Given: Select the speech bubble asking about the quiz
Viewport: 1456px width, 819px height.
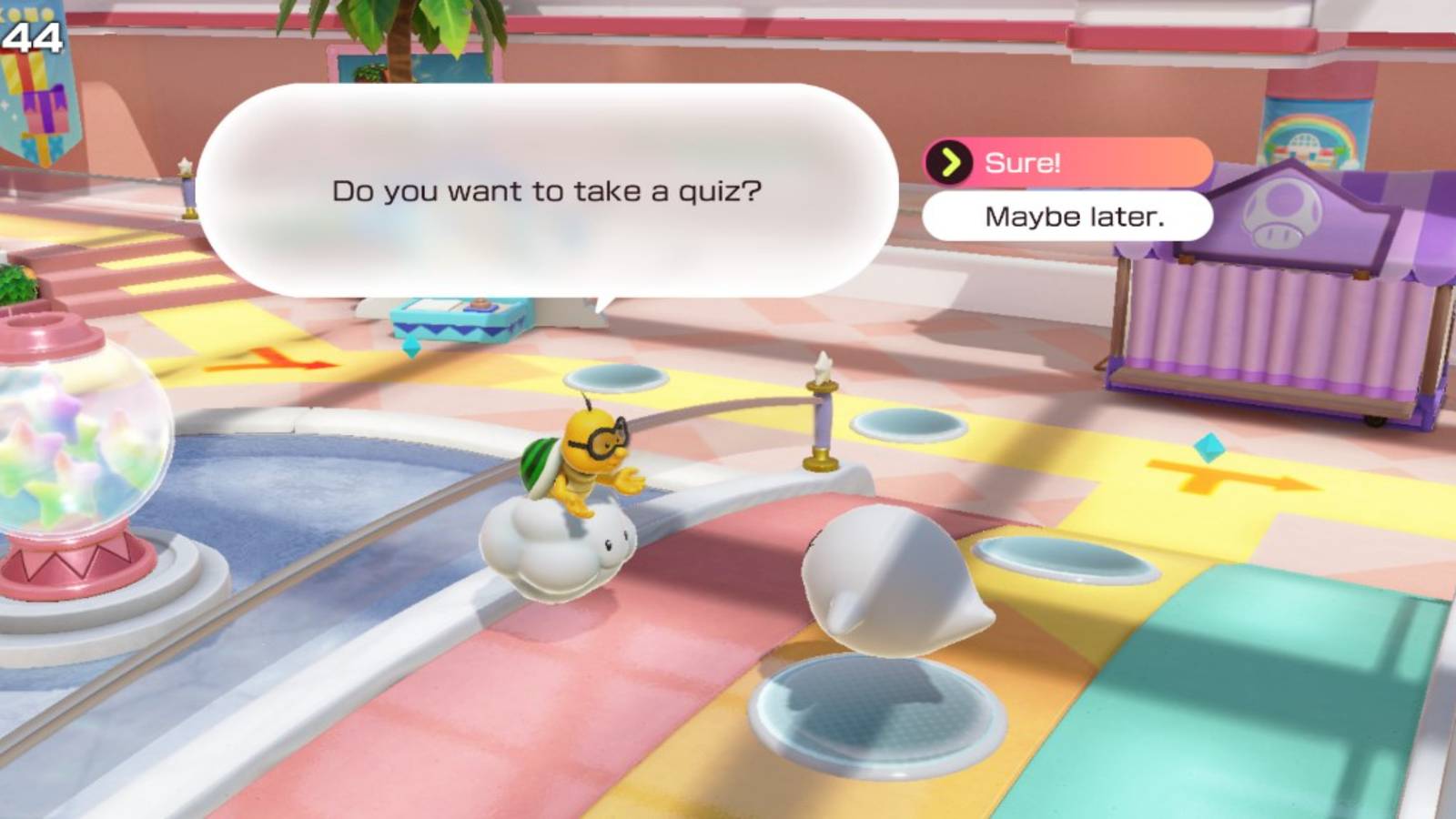Looking at the screenshot, I should 546,191.
